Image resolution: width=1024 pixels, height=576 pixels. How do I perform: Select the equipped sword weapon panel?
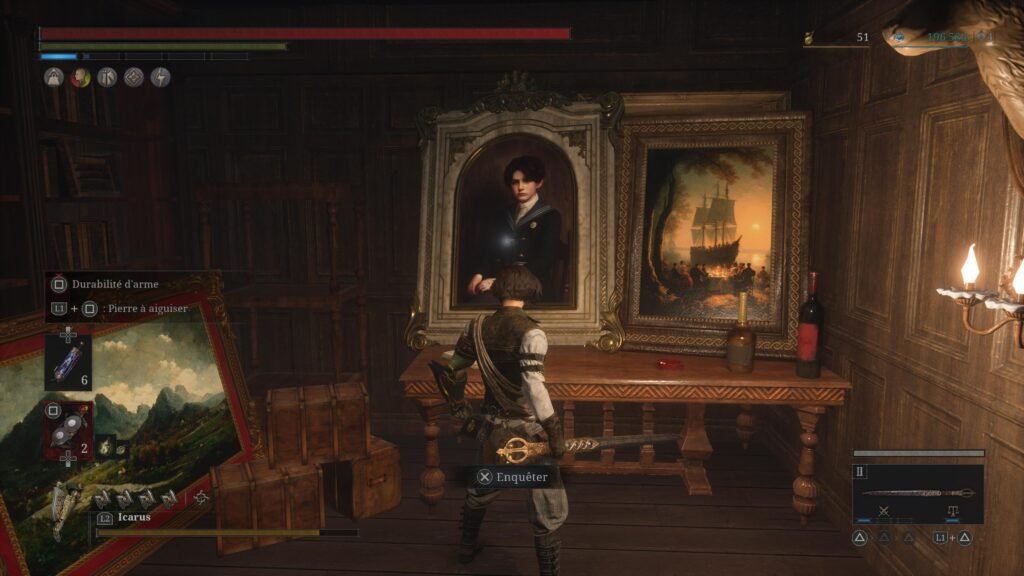coord(917,493)
